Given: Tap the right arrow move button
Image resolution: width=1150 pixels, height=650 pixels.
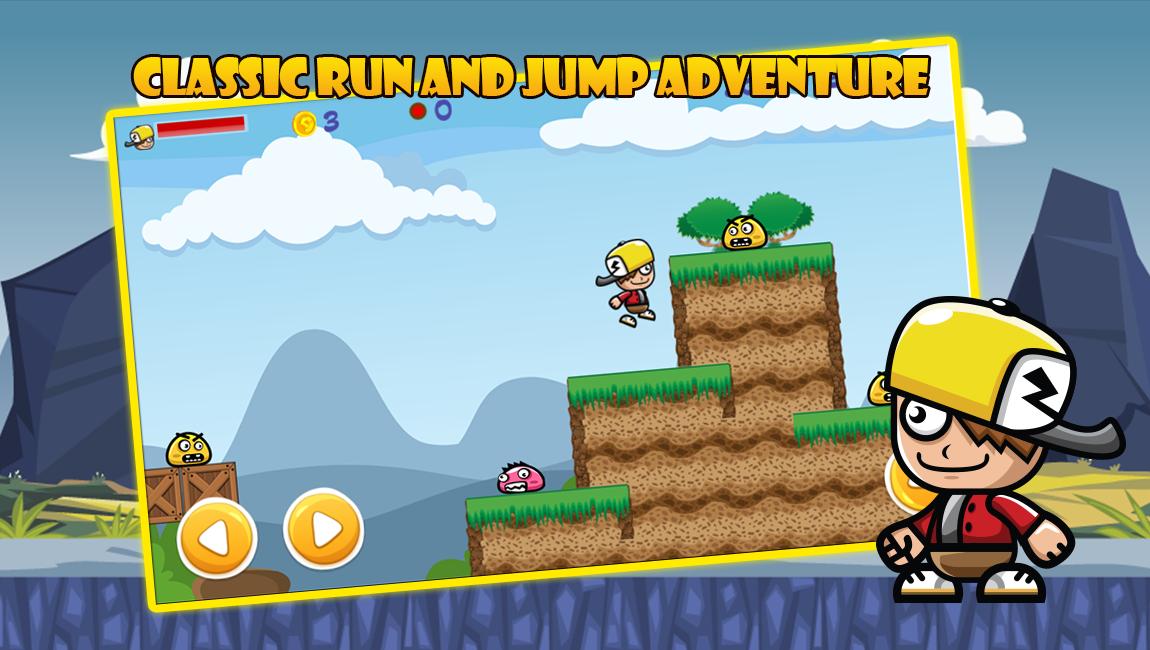Looking at the screenshot, I should click(323, 528).
